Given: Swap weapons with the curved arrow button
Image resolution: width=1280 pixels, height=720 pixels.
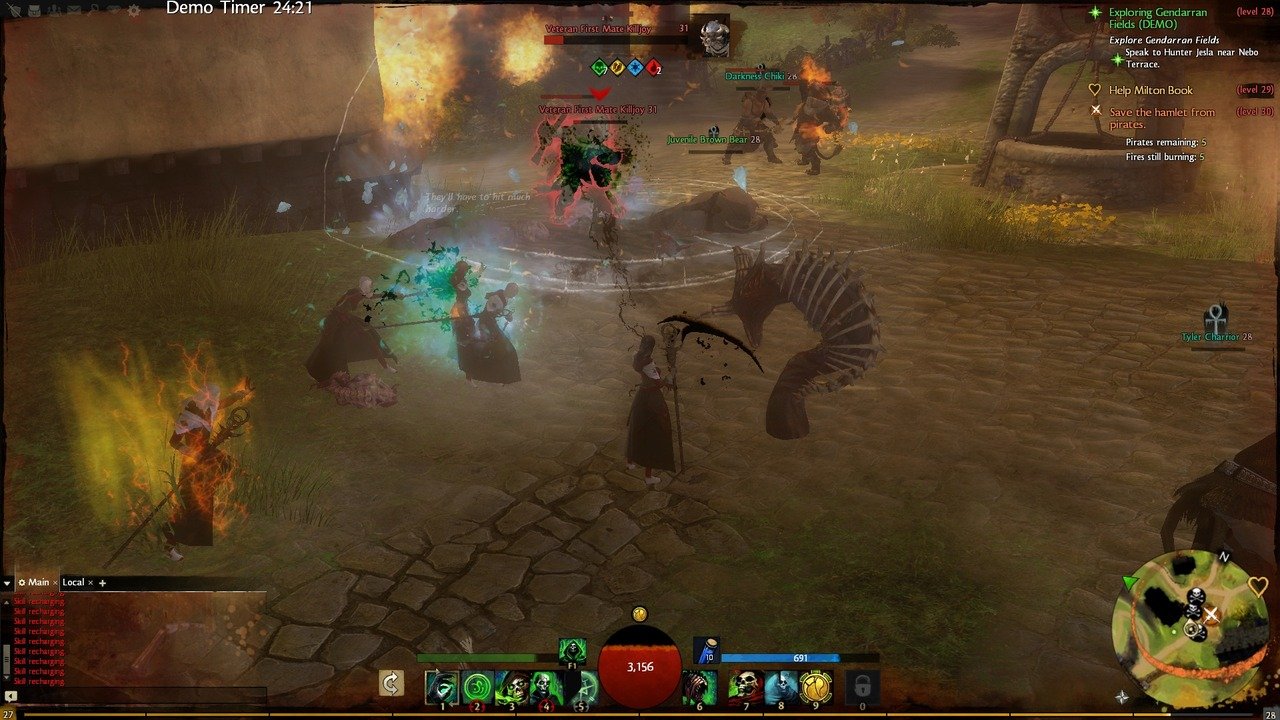Looking at the screenshot, I should point(391,683).
